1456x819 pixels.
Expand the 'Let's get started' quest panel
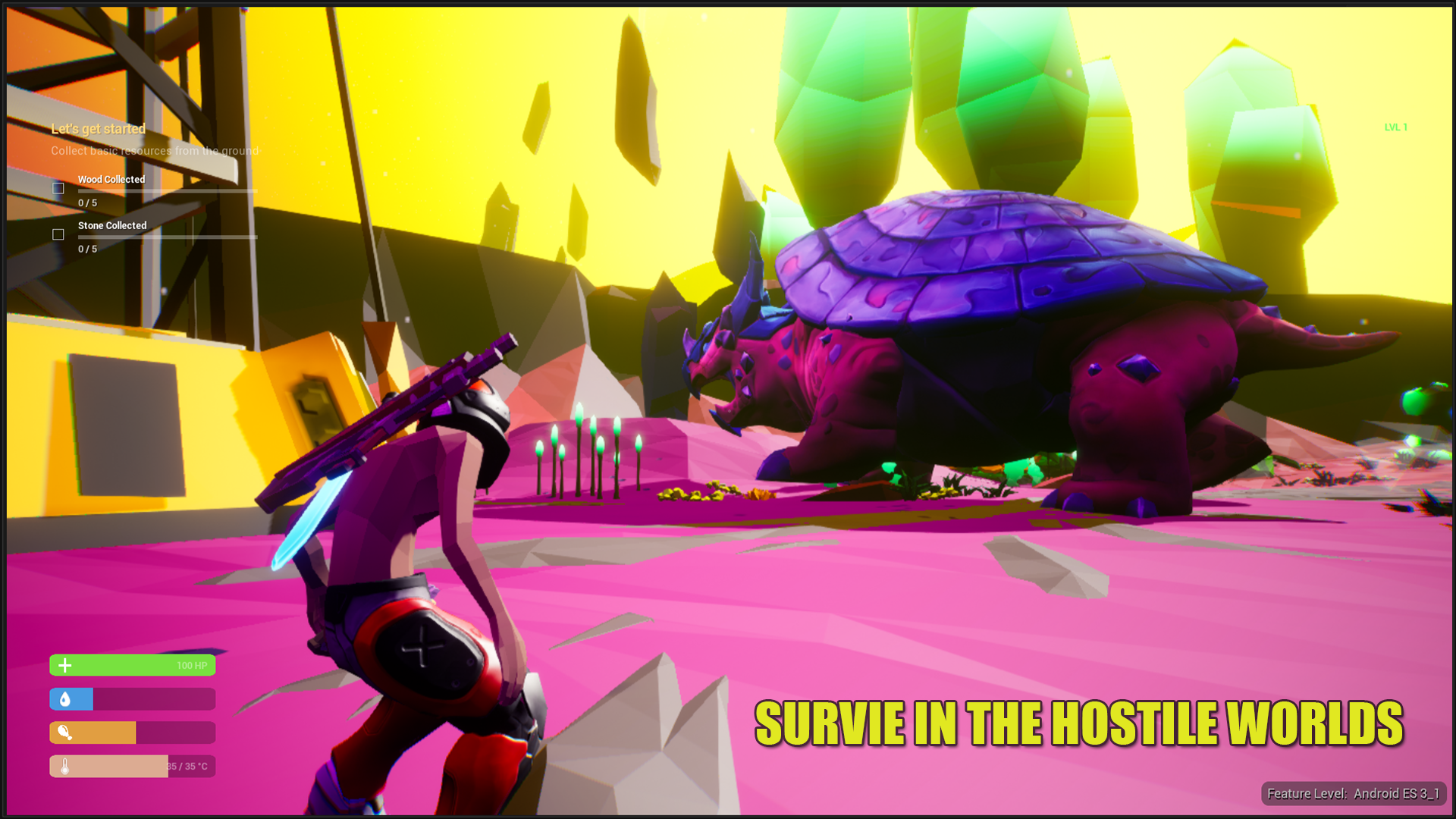tap(97, 129)
